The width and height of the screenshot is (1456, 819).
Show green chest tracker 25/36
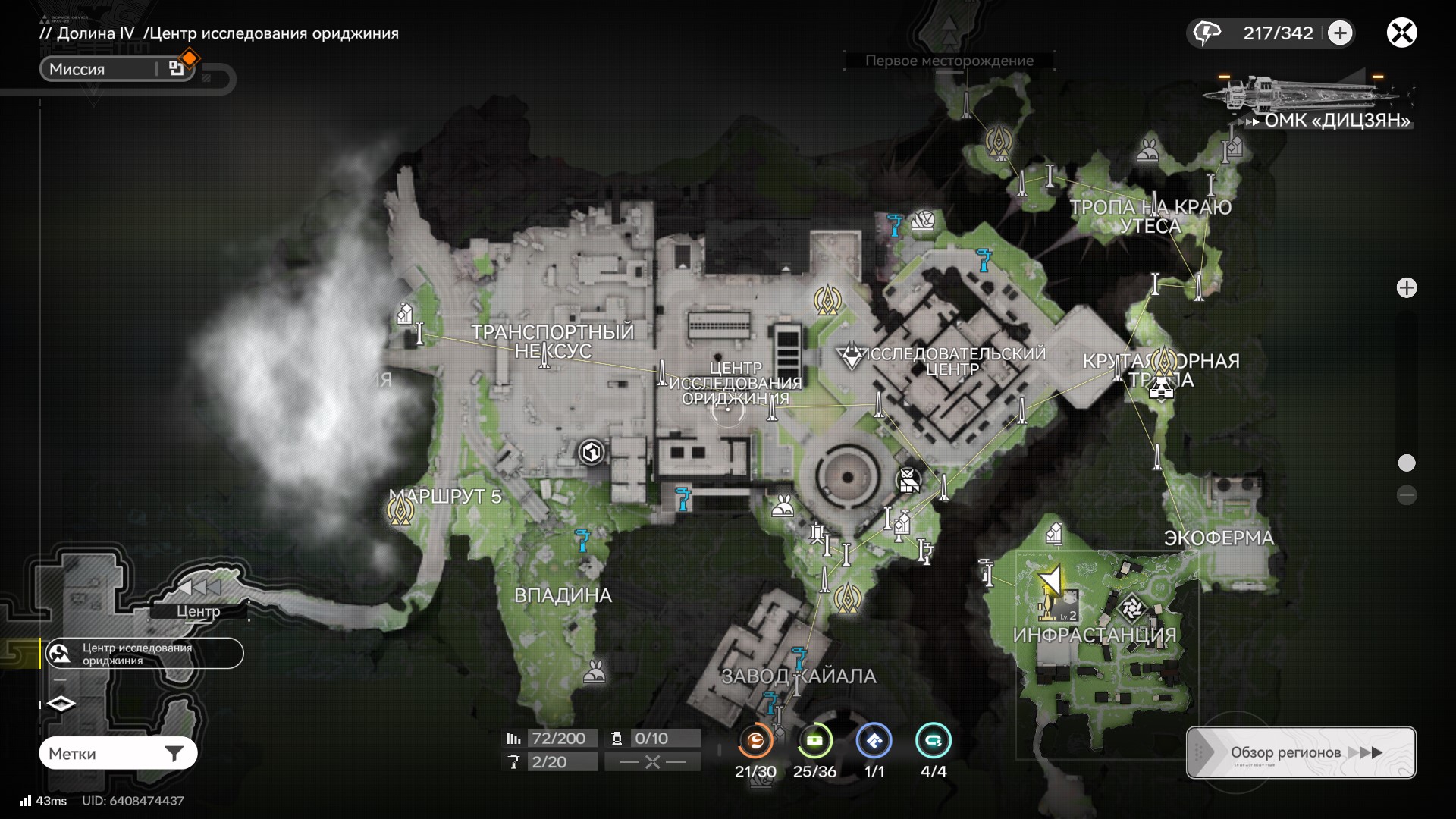(x=814, y=742)
